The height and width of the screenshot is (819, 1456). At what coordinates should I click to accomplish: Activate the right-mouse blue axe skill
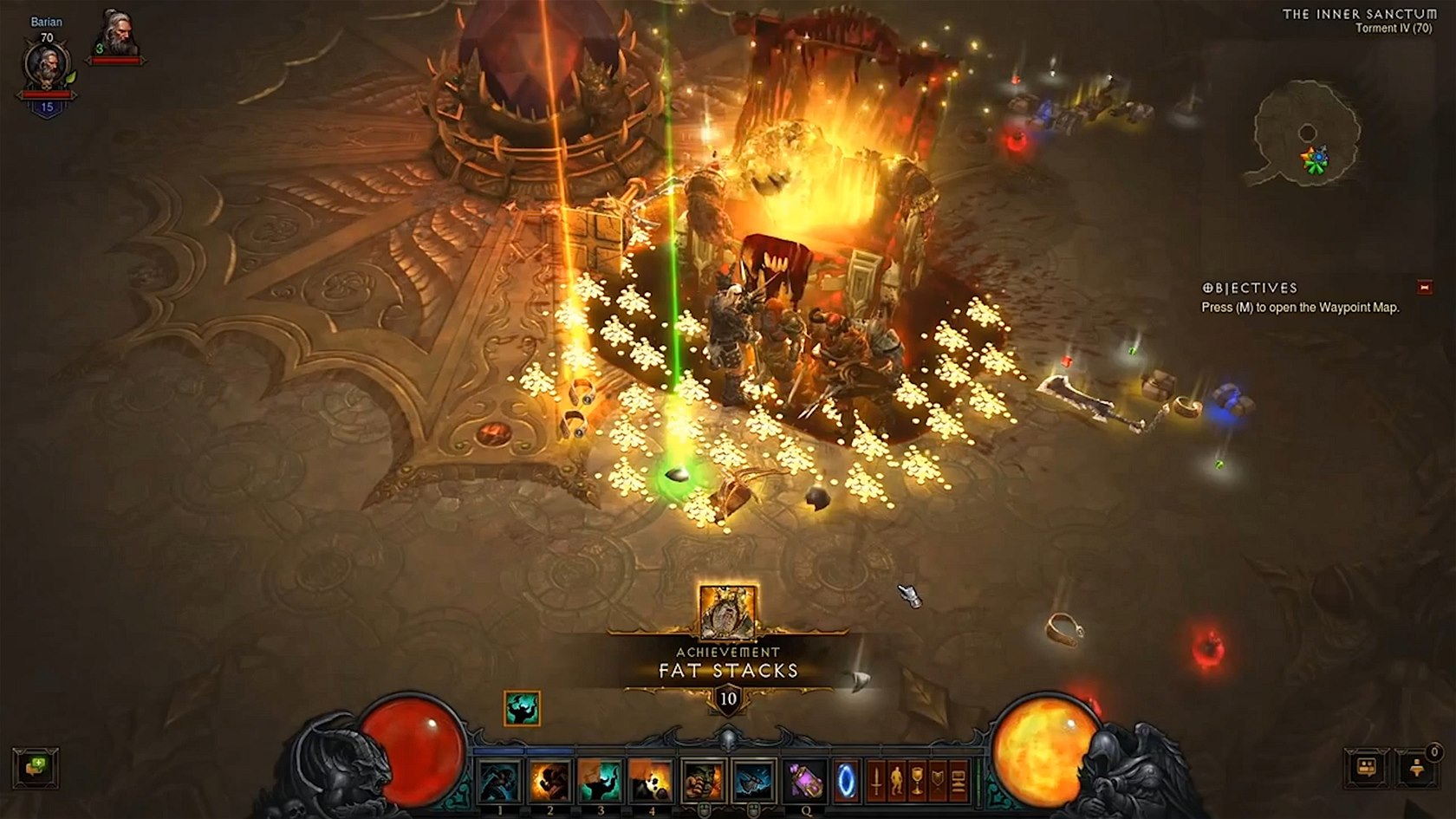point(754,781)
